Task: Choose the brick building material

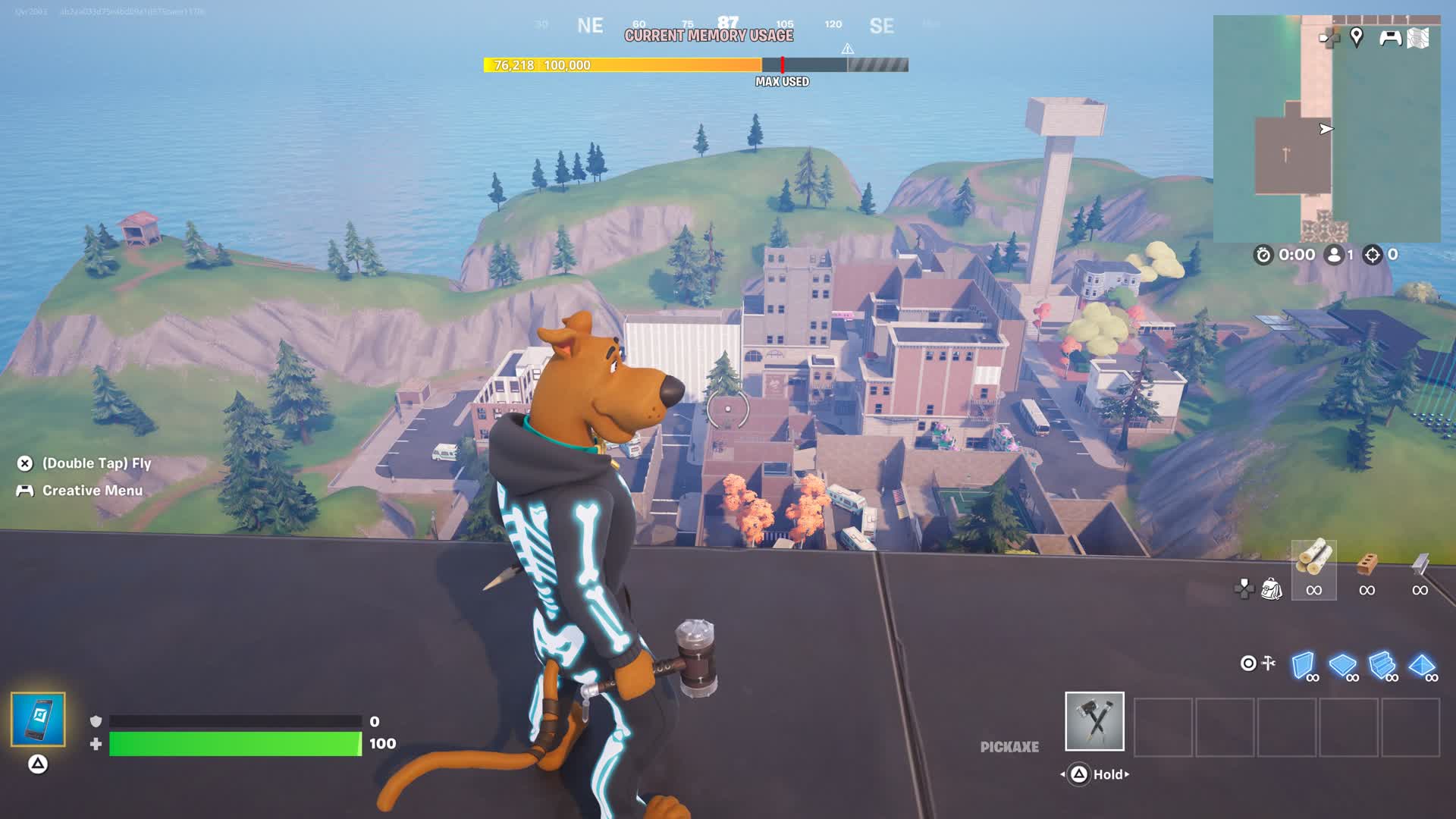Action: click(1367, 565)
